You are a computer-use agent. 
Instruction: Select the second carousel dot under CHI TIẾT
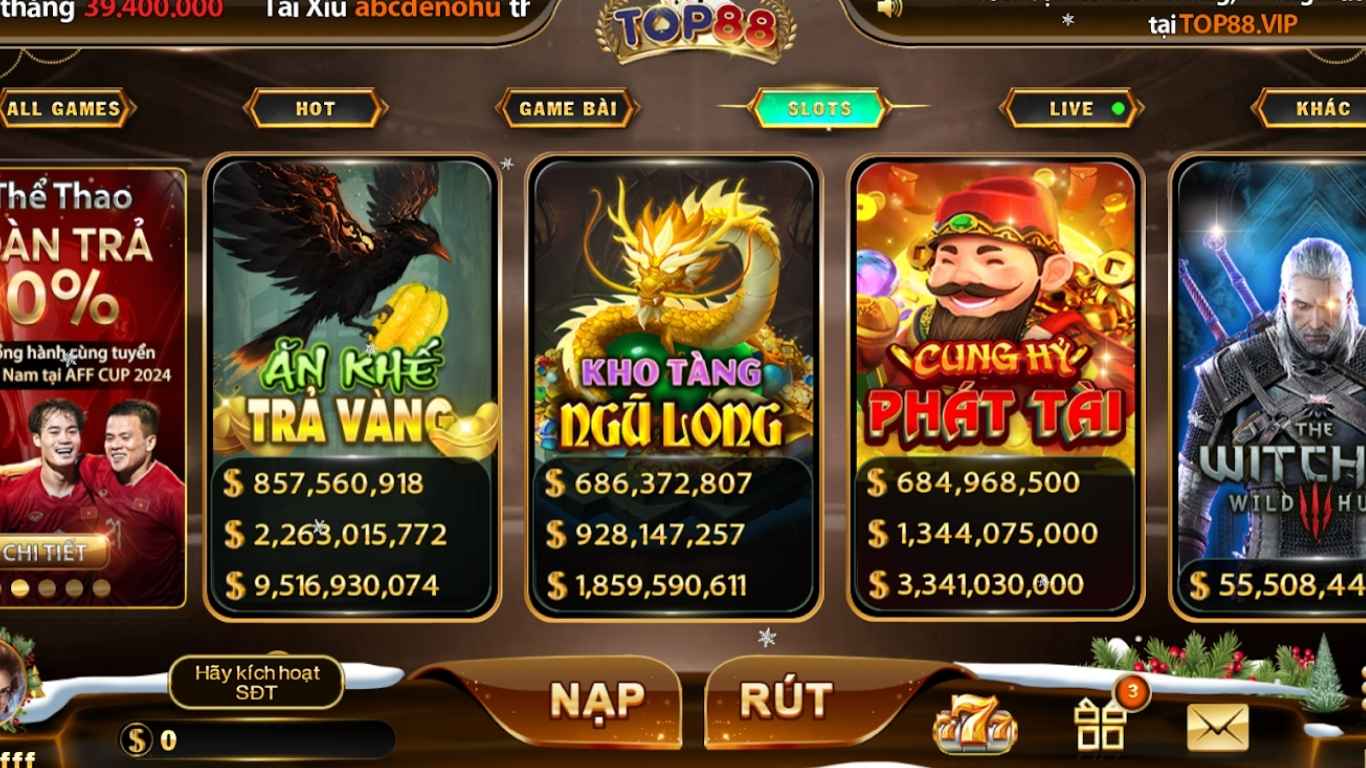click(48, 587)
